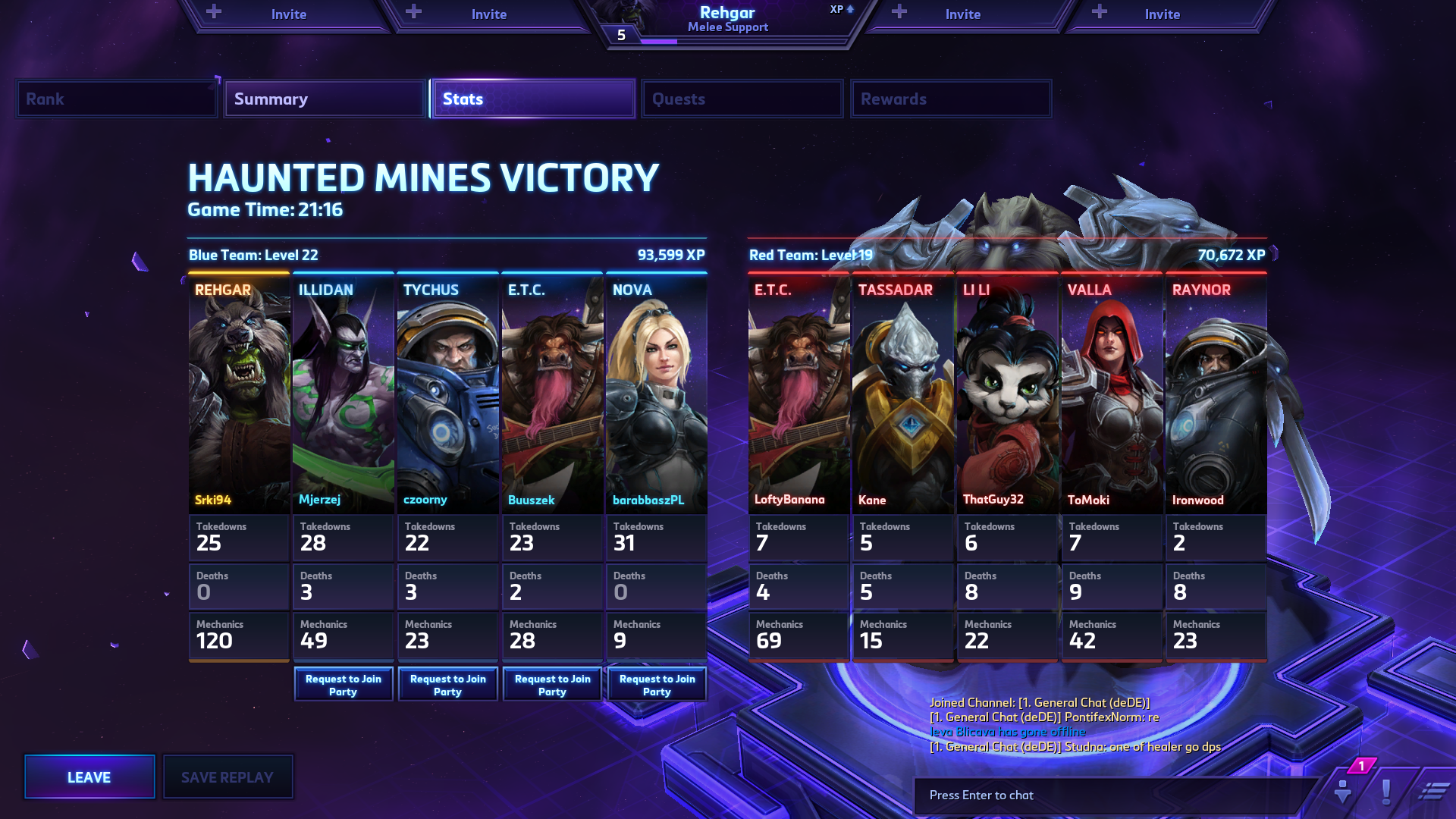Request to join barabbaszPL's party
This screenshot has width=1456, height=819.
[657, 685]
